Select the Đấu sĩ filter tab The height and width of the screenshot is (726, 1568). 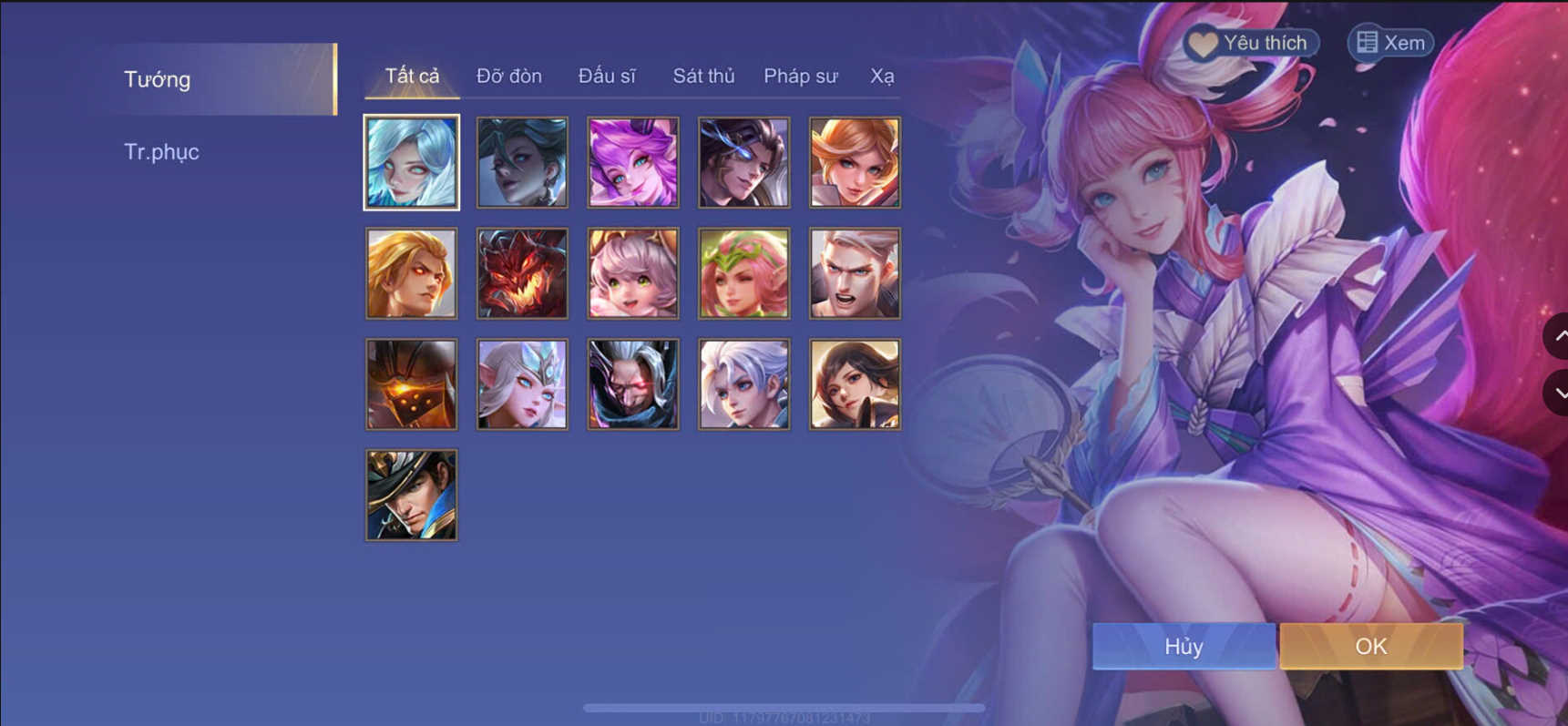pyautogui.click(x=609, y=76)
